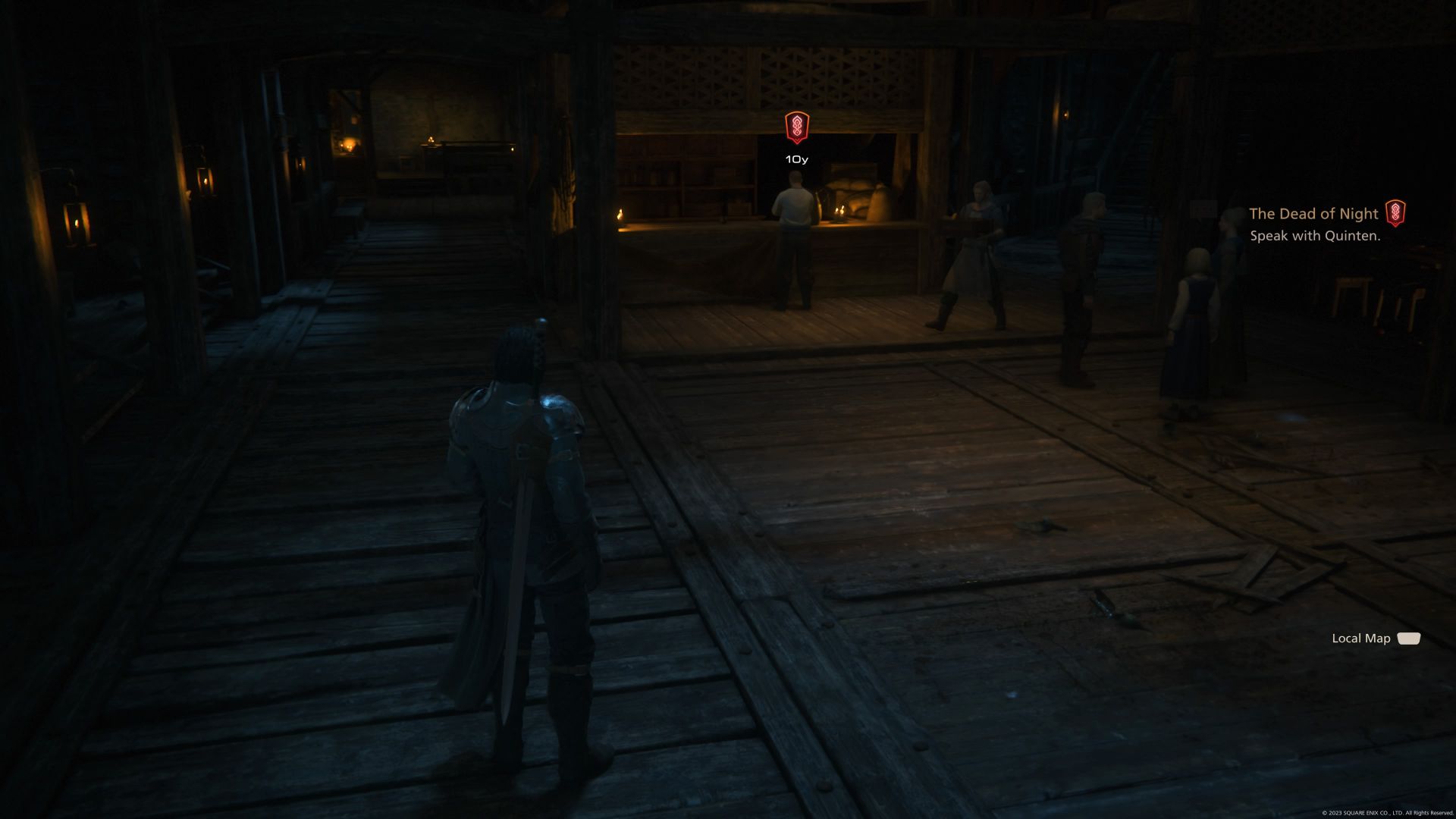
Task: Select Clive, the player character
Action: point(523,493)
